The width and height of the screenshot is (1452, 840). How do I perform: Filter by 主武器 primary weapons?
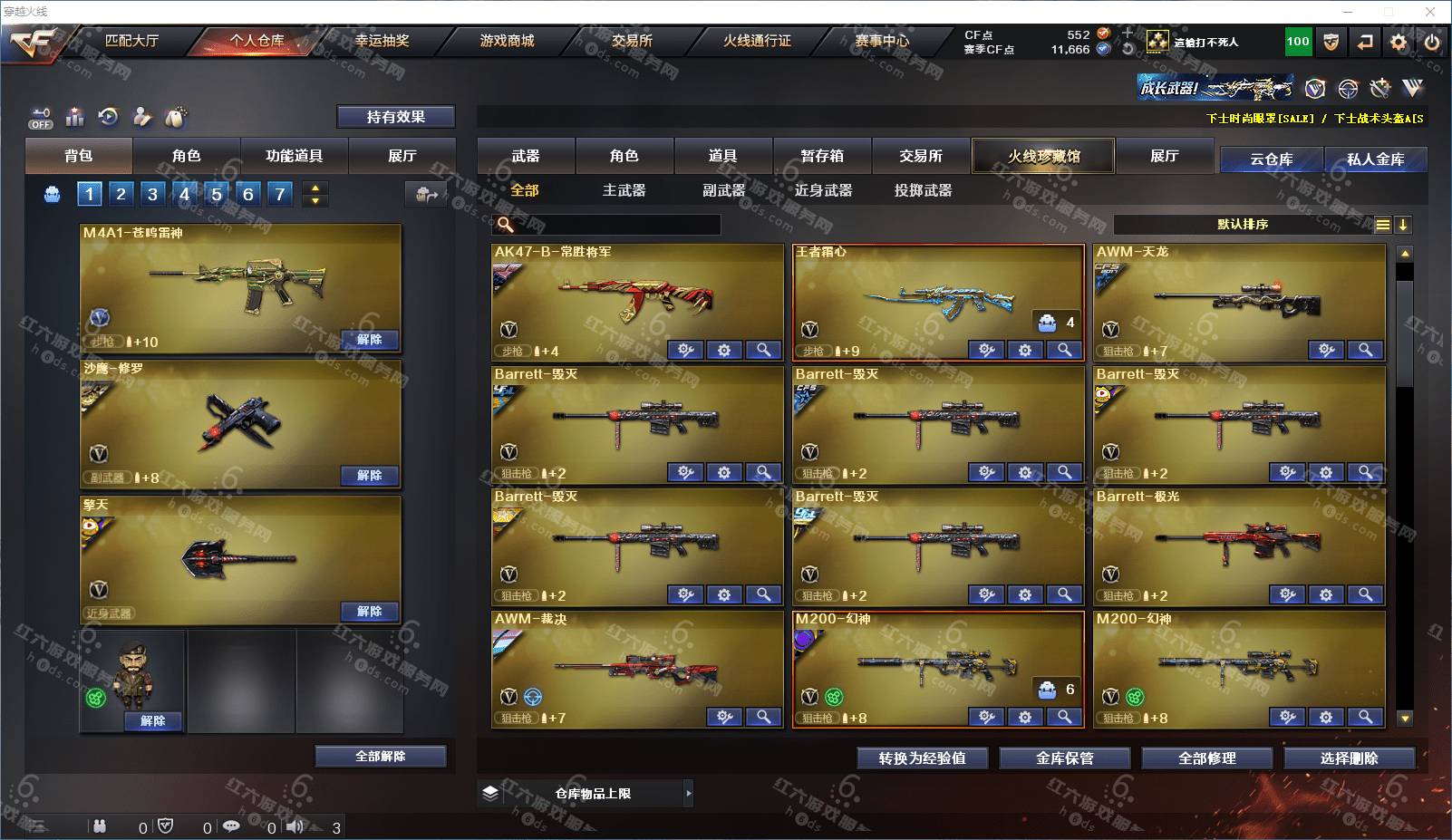click(x=624, y=190)
